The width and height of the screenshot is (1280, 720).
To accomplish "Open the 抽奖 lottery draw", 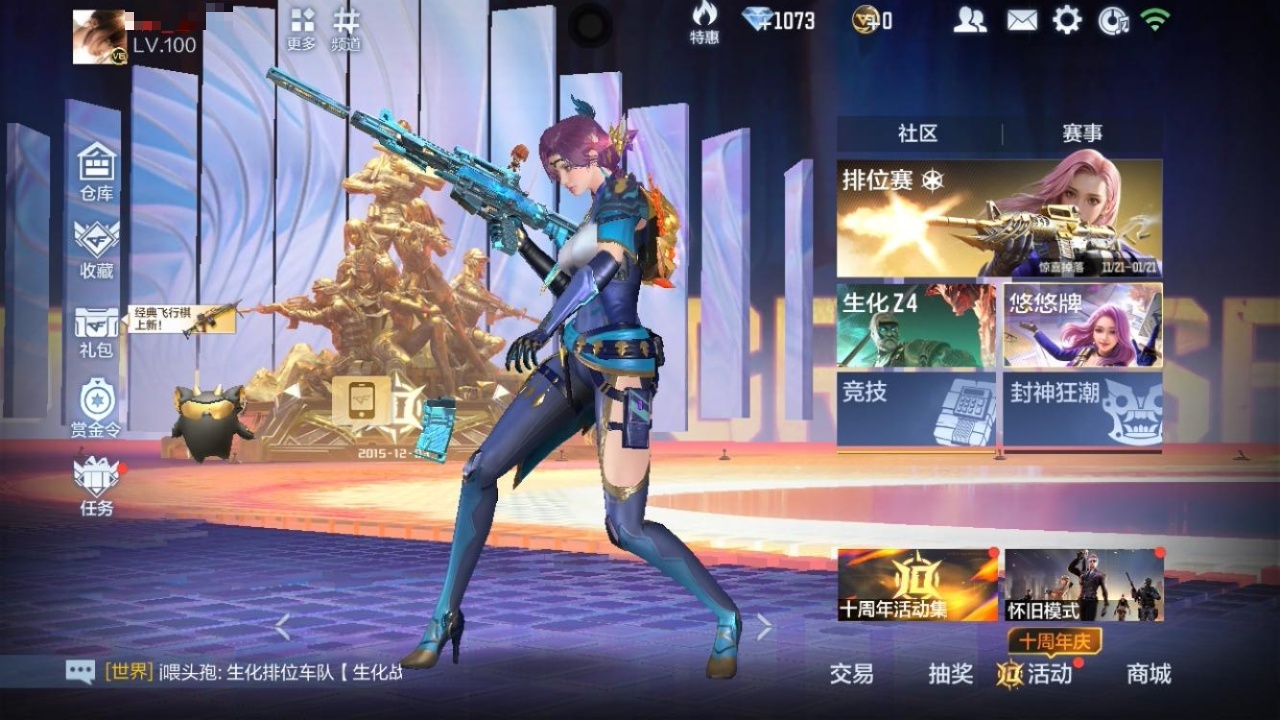I will coord(950,674).
